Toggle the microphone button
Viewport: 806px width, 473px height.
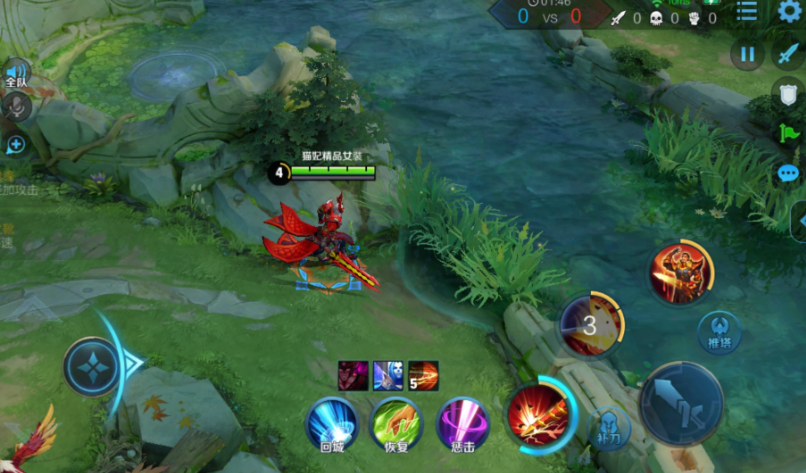tap(17, 108)
